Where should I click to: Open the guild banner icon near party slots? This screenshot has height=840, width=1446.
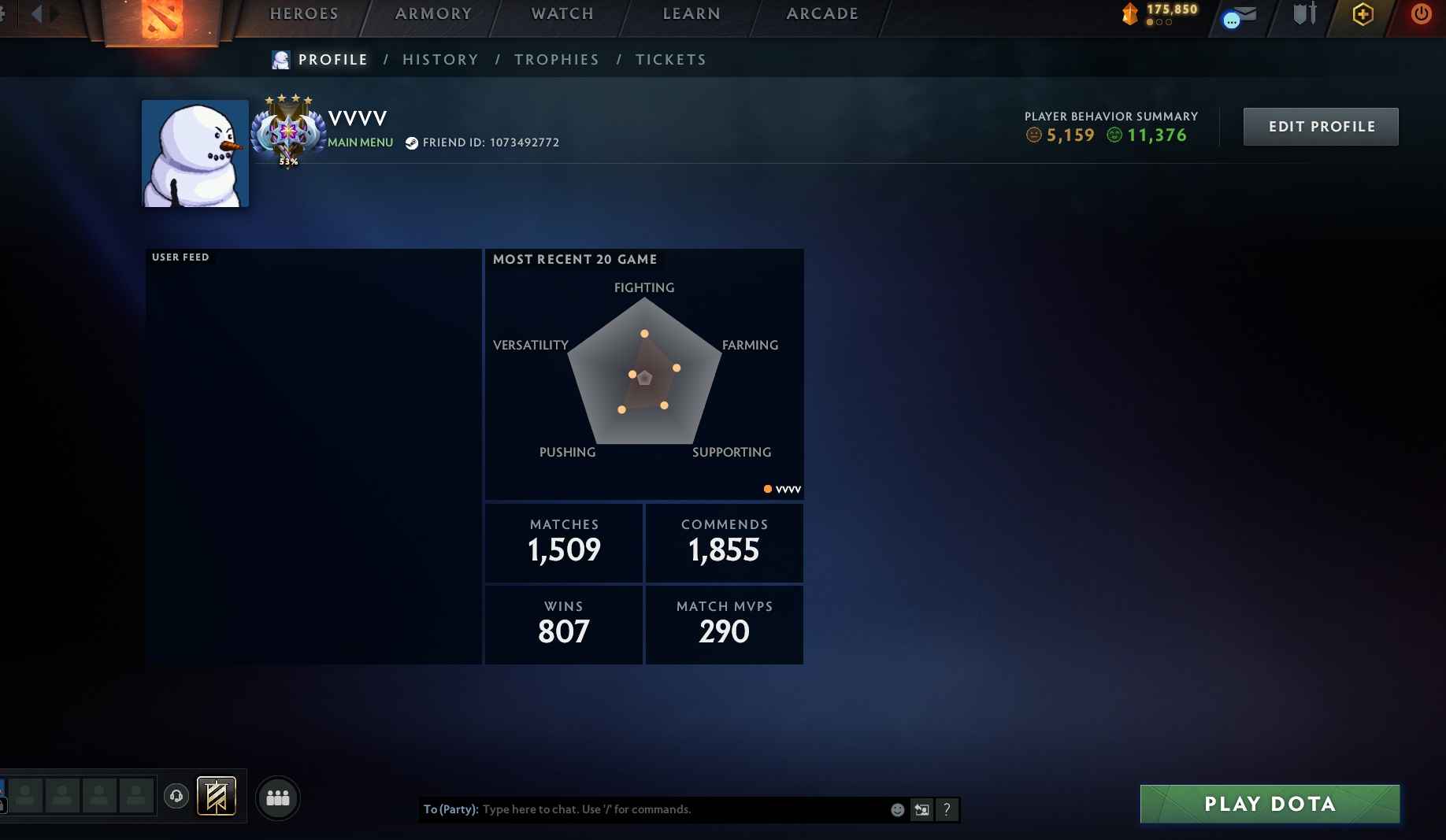click(216, 796)
